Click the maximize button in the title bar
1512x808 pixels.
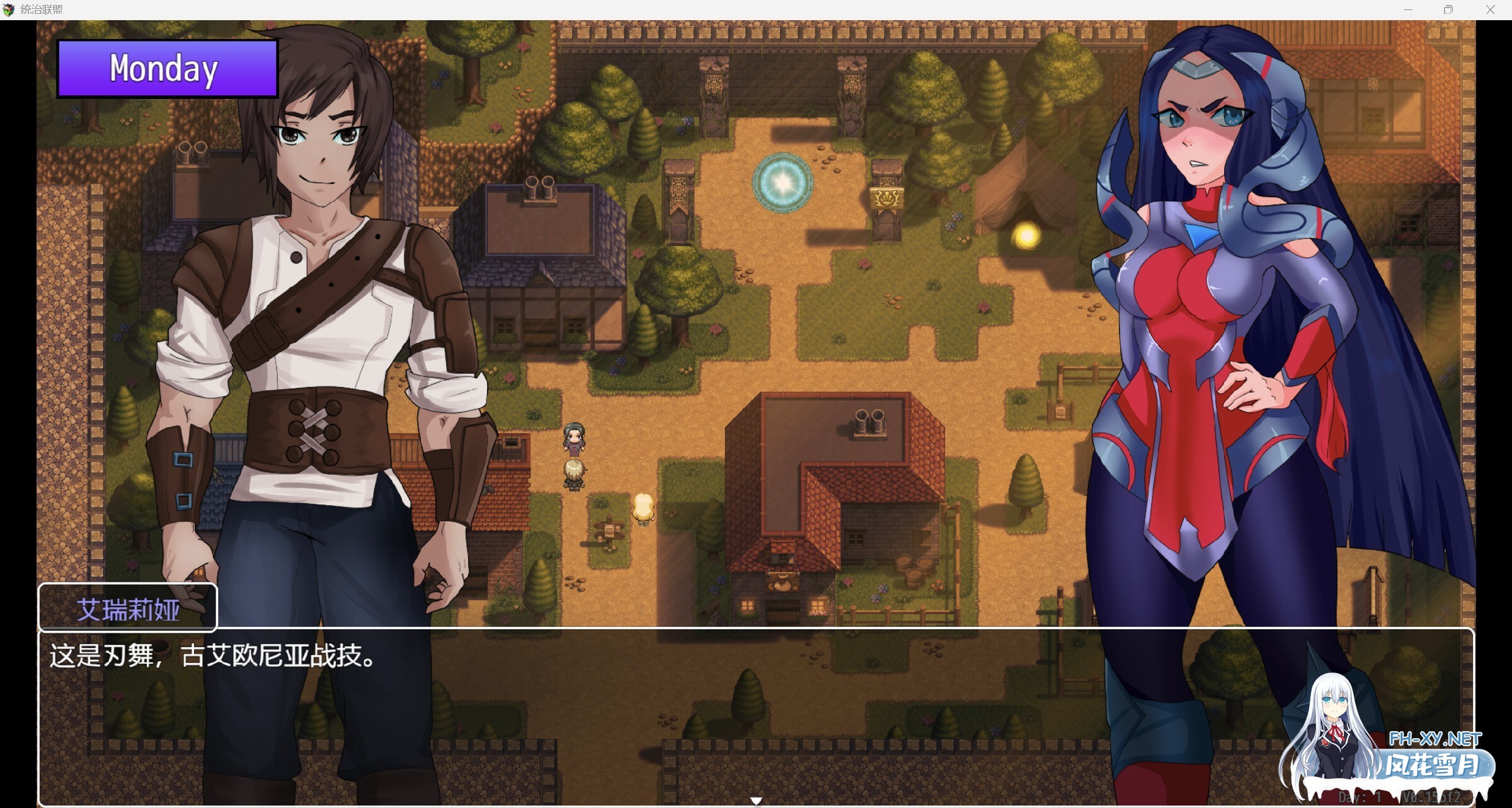click(x=1447, y=9)
